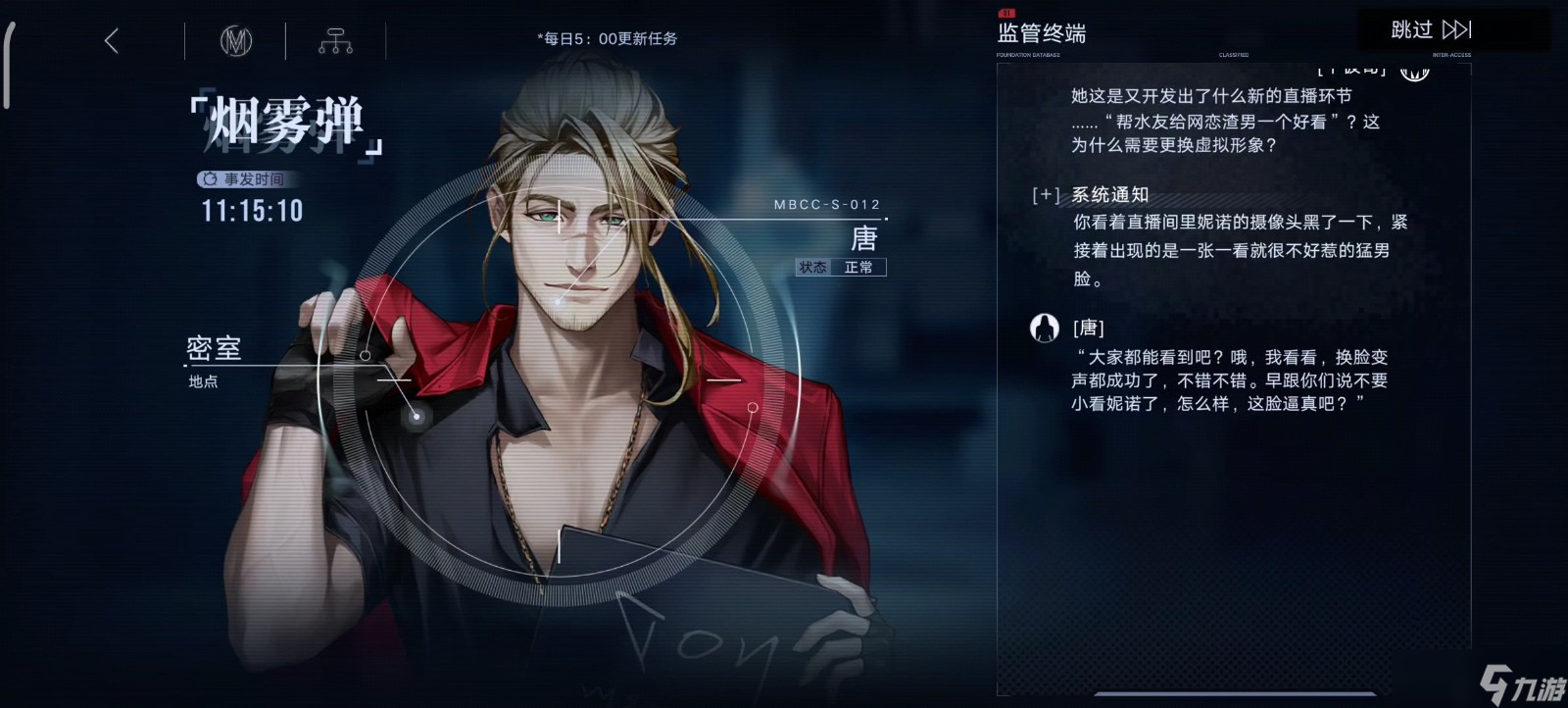Click the 密室 location link
The height and width of the screenshot is (708, 1568).
[x=212, y=348]
